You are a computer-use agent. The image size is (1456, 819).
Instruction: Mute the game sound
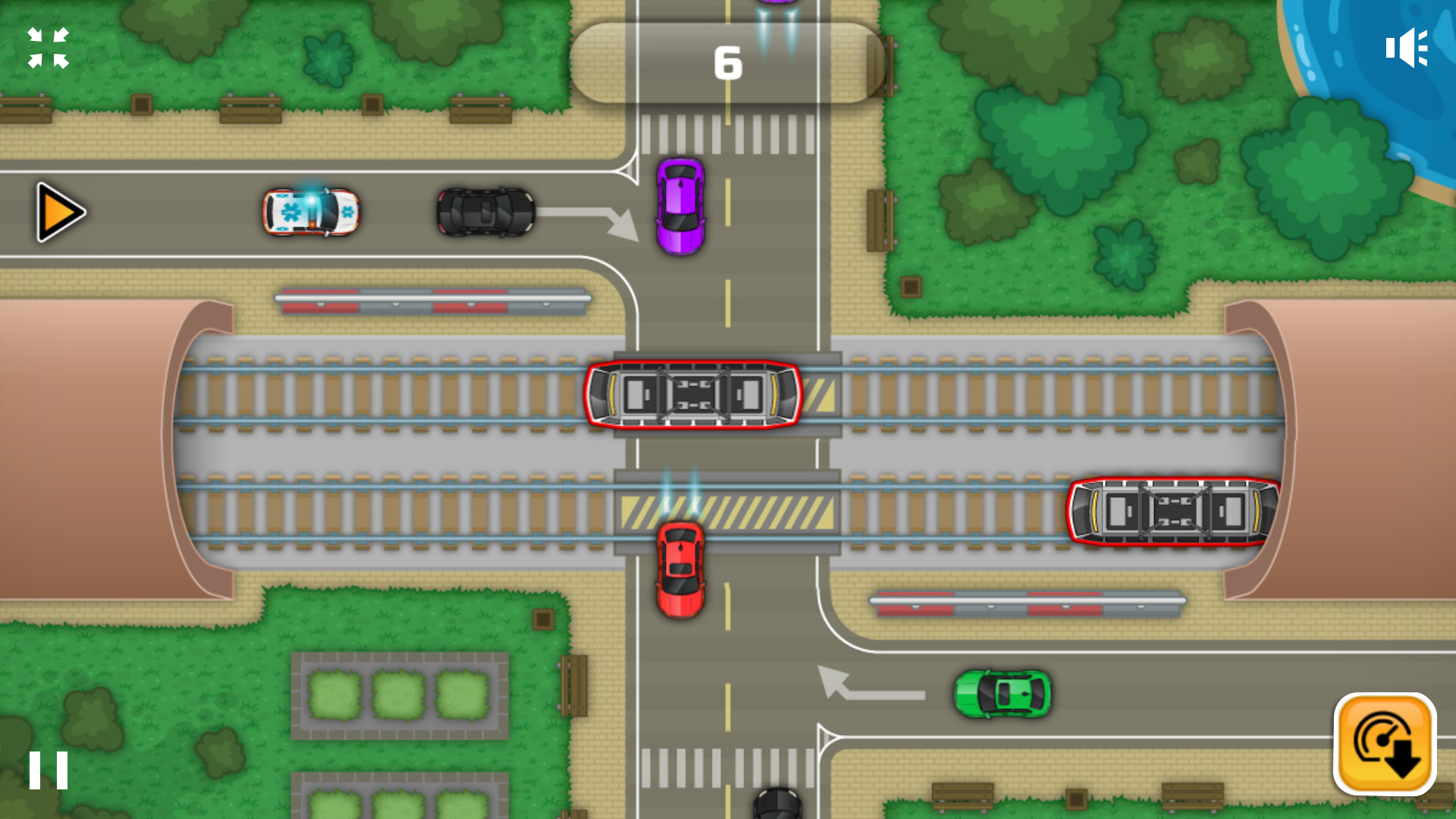[1407, 47]
